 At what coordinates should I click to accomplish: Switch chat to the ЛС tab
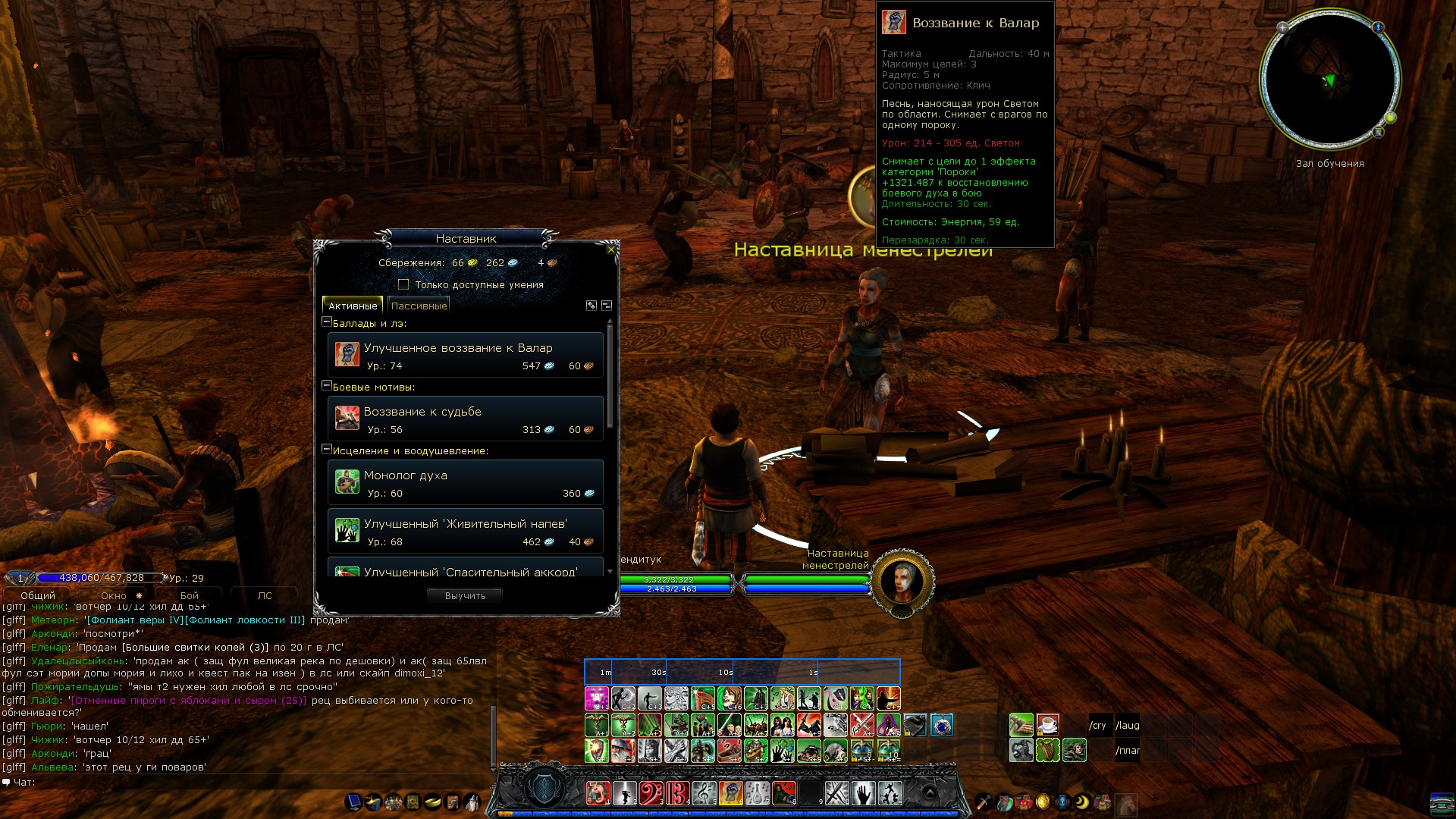point(264,596)
